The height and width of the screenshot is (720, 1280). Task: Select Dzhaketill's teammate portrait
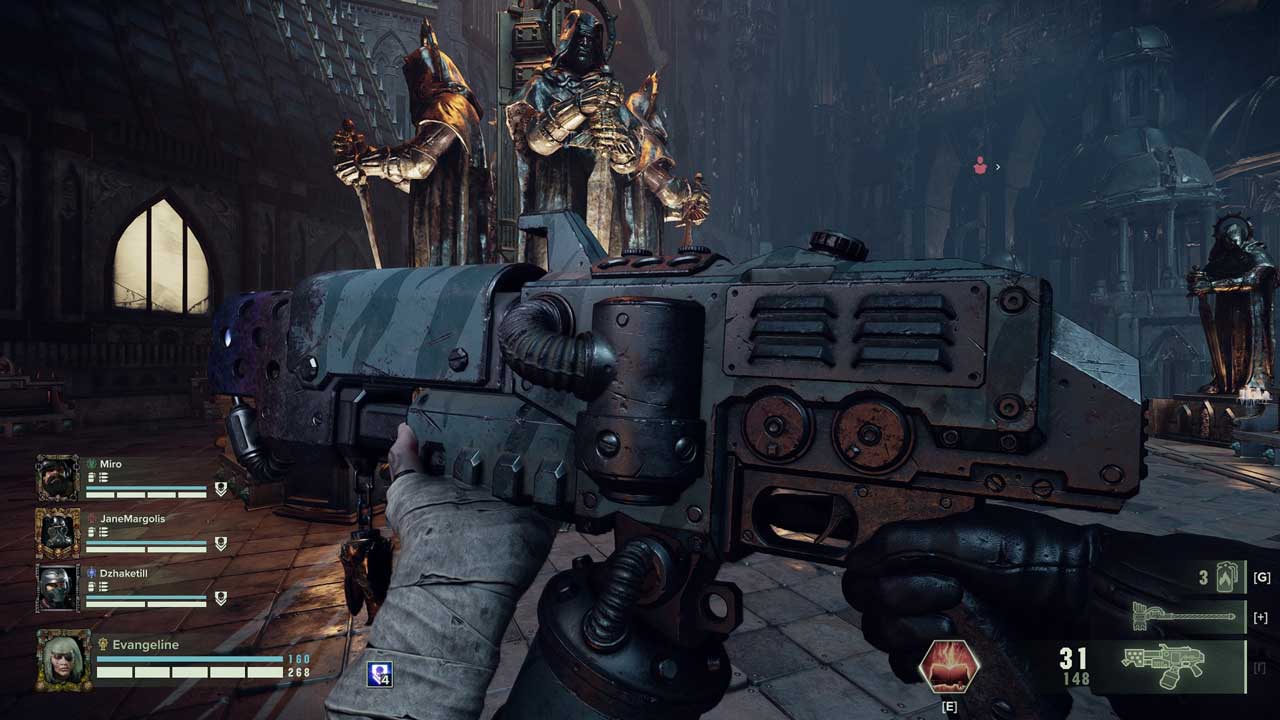pyautogui.click(x=58, y=588)
